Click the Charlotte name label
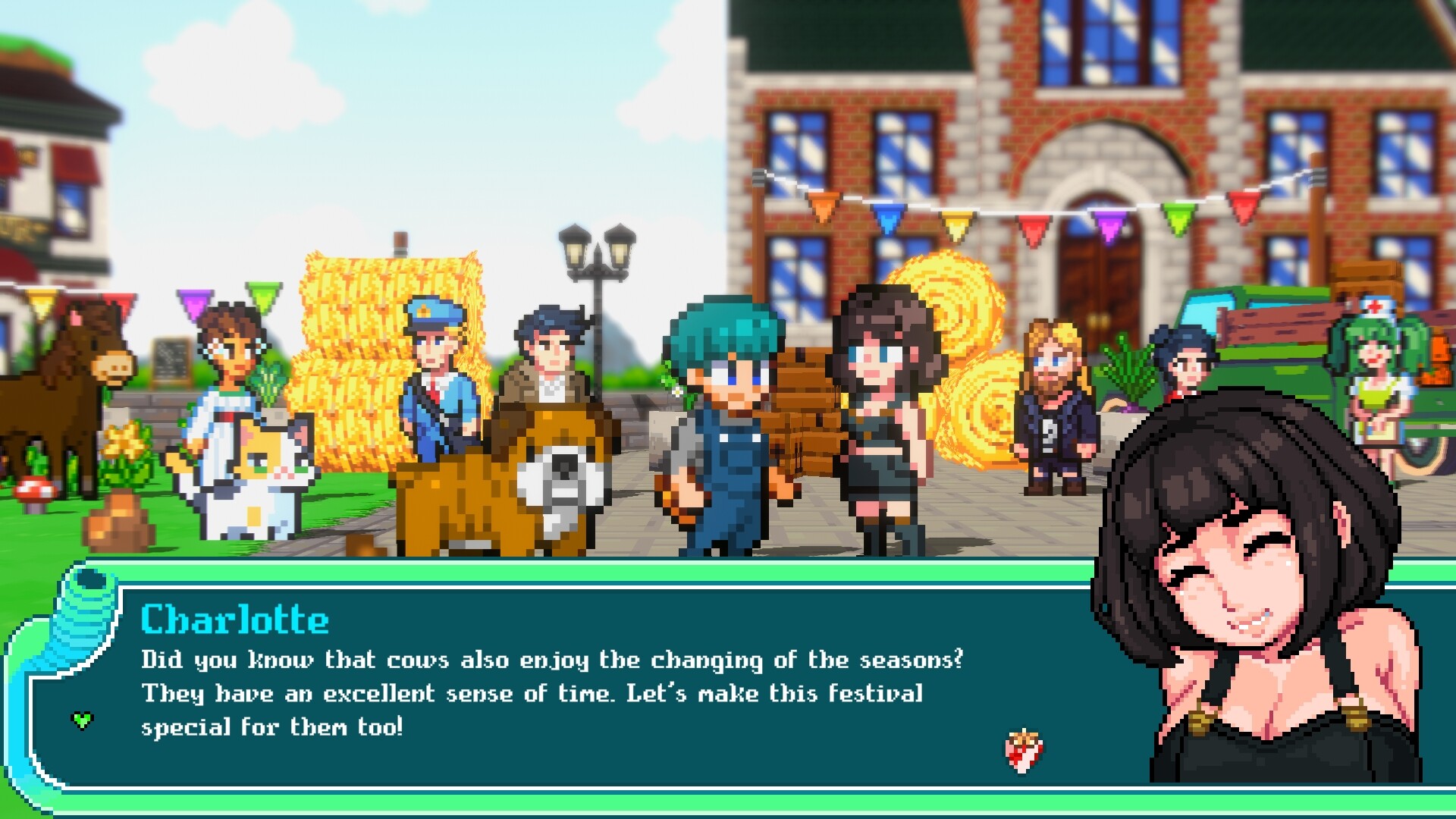Image resolution: width=1456 pixels, height=819 pixels. click(235, 618)
